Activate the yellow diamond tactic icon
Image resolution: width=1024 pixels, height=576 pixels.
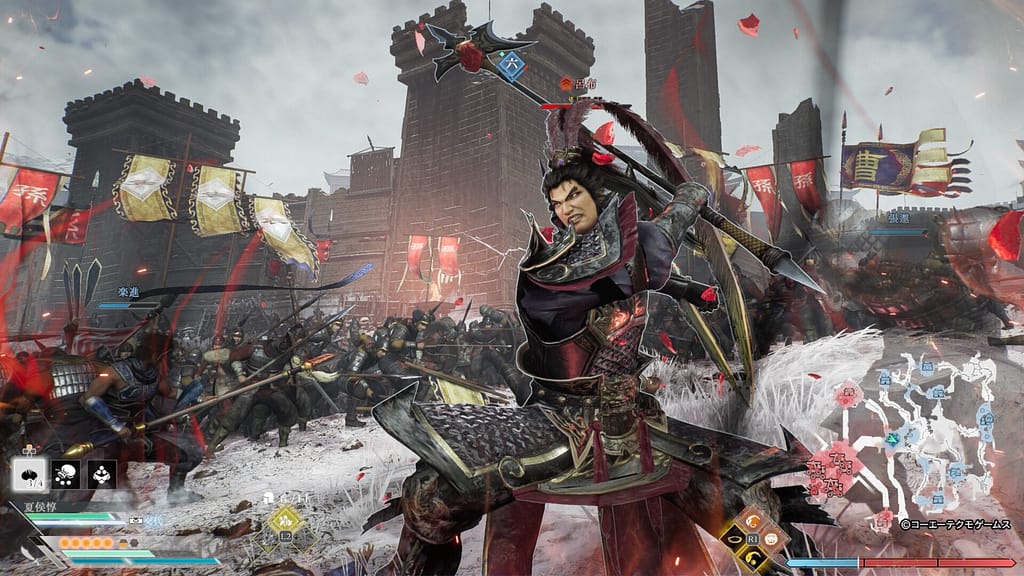click(x=285, y=519)
